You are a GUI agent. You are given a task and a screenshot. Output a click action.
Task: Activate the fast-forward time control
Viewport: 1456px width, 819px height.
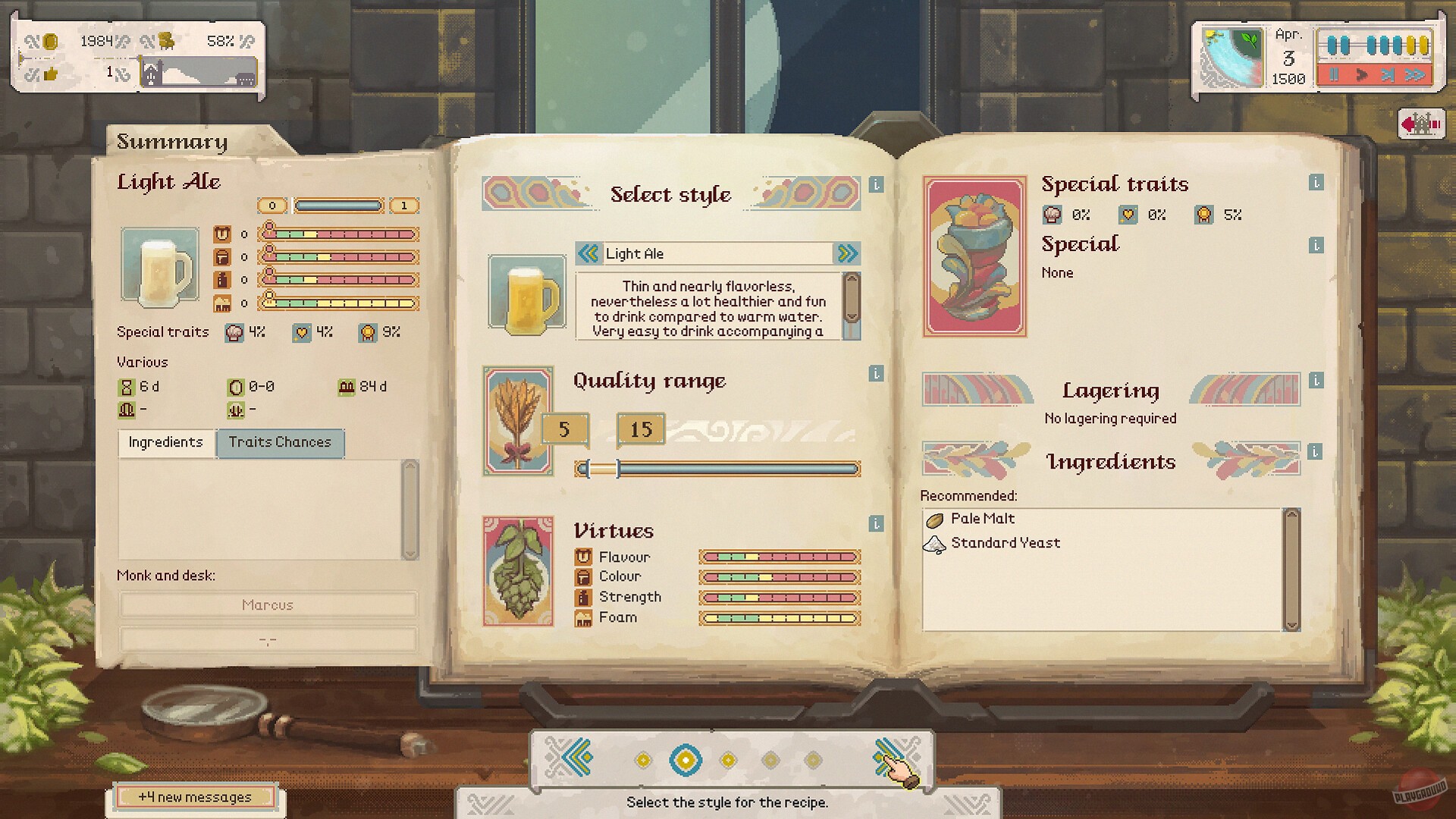tap(1416, 75)
